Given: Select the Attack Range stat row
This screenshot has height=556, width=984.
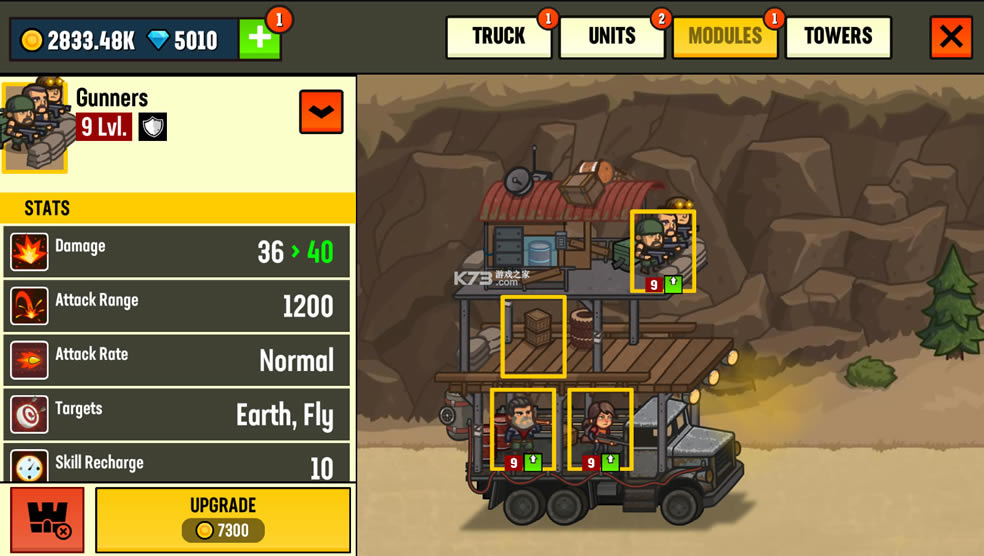Looking at the screenshot, I should pos(177,306).
